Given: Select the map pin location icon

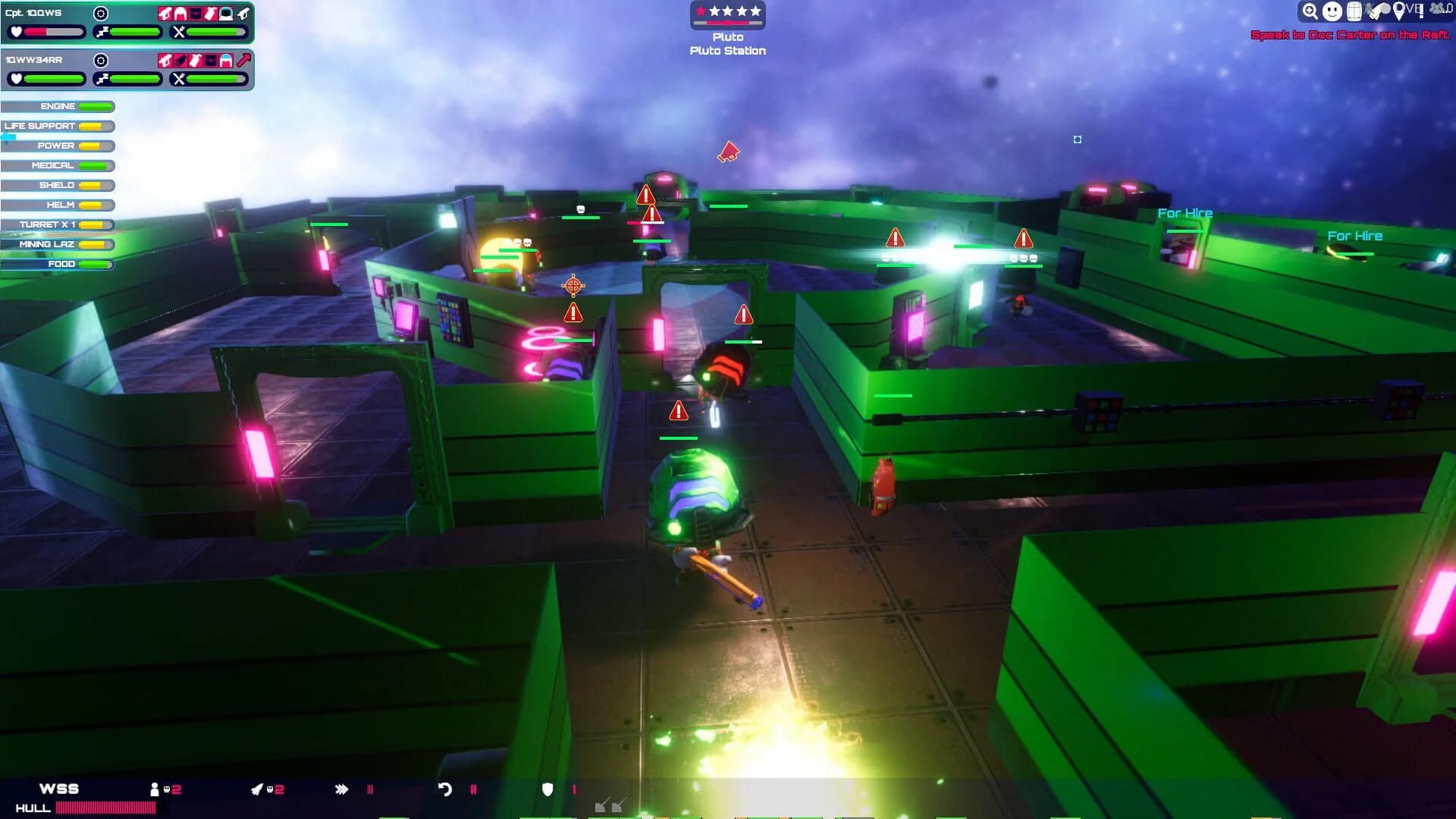Looking at the screenshot, I should [x=1398, y=12].
